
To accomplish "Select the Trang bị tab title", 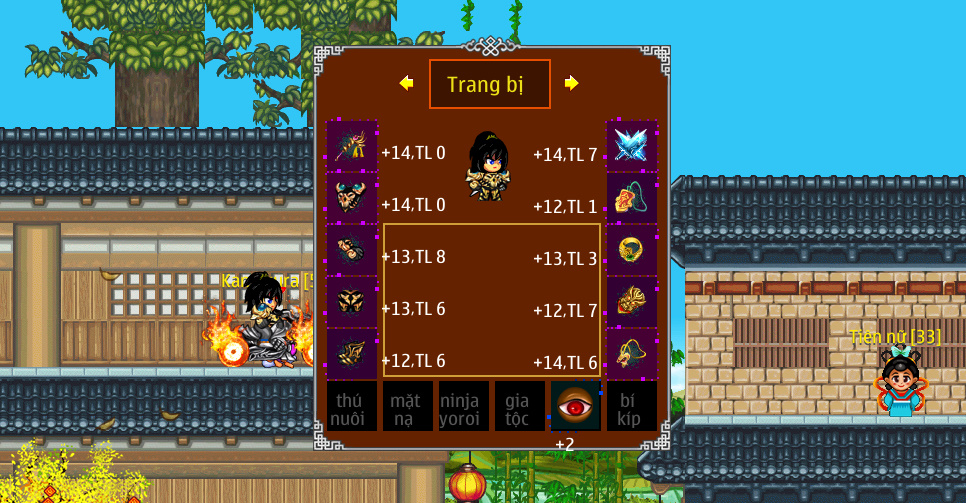I will click(x=489, y=84).
